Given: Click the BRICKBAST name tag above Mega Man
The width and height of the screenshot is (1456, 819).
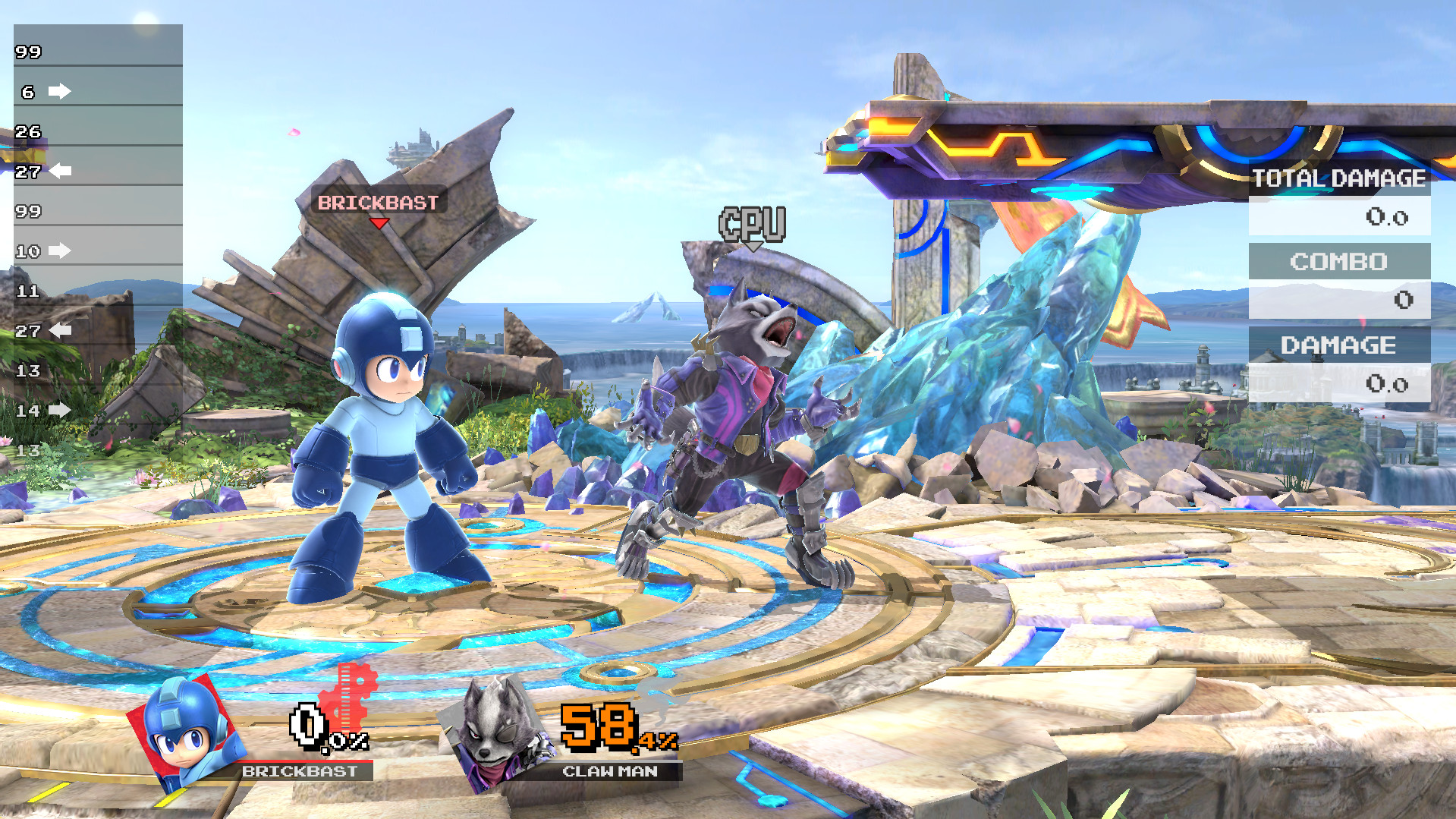Looking at the screenshot, I should pyautogui.click(x=377, y=202).
